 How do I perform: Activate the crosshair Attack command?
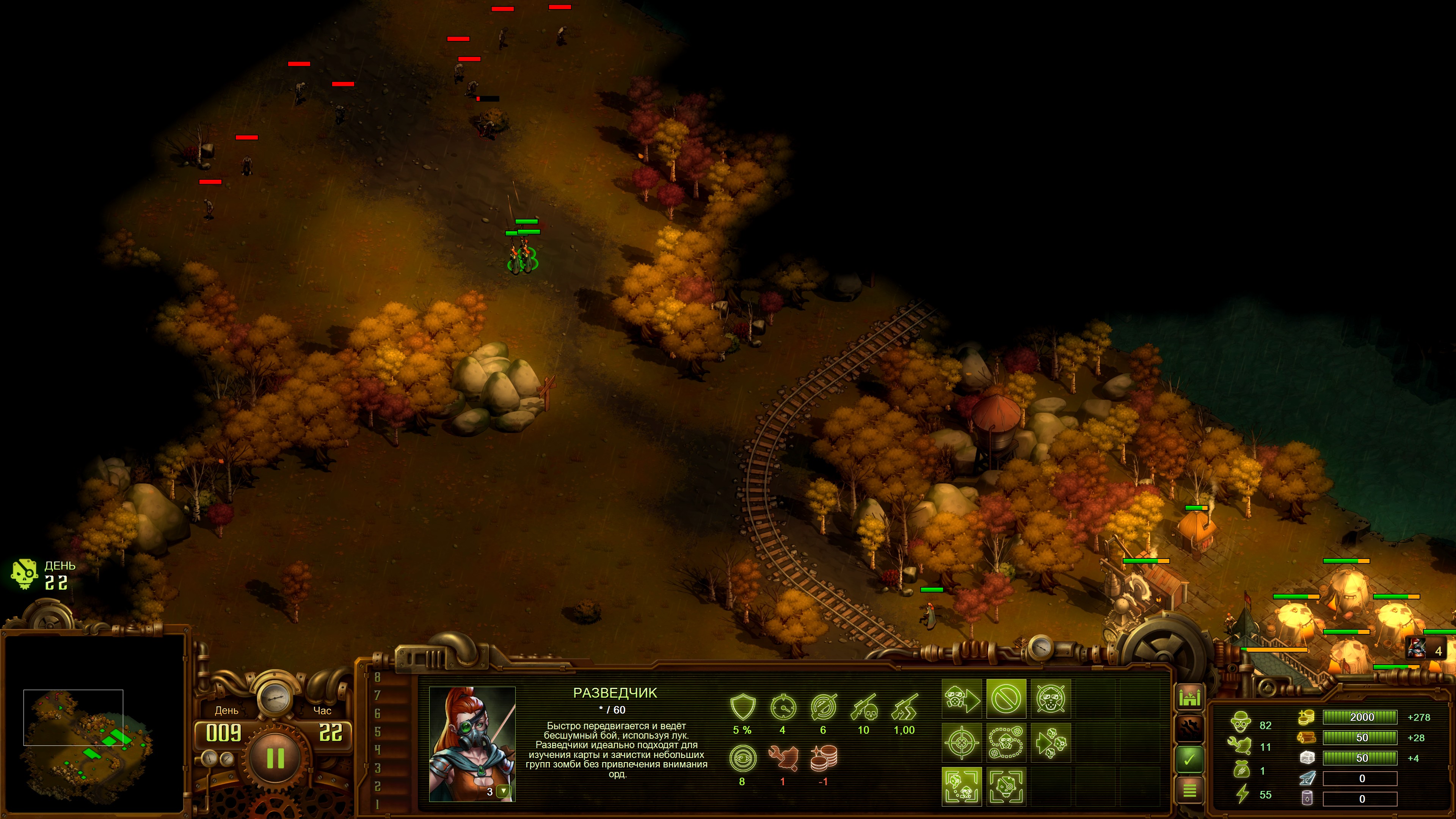962,743
